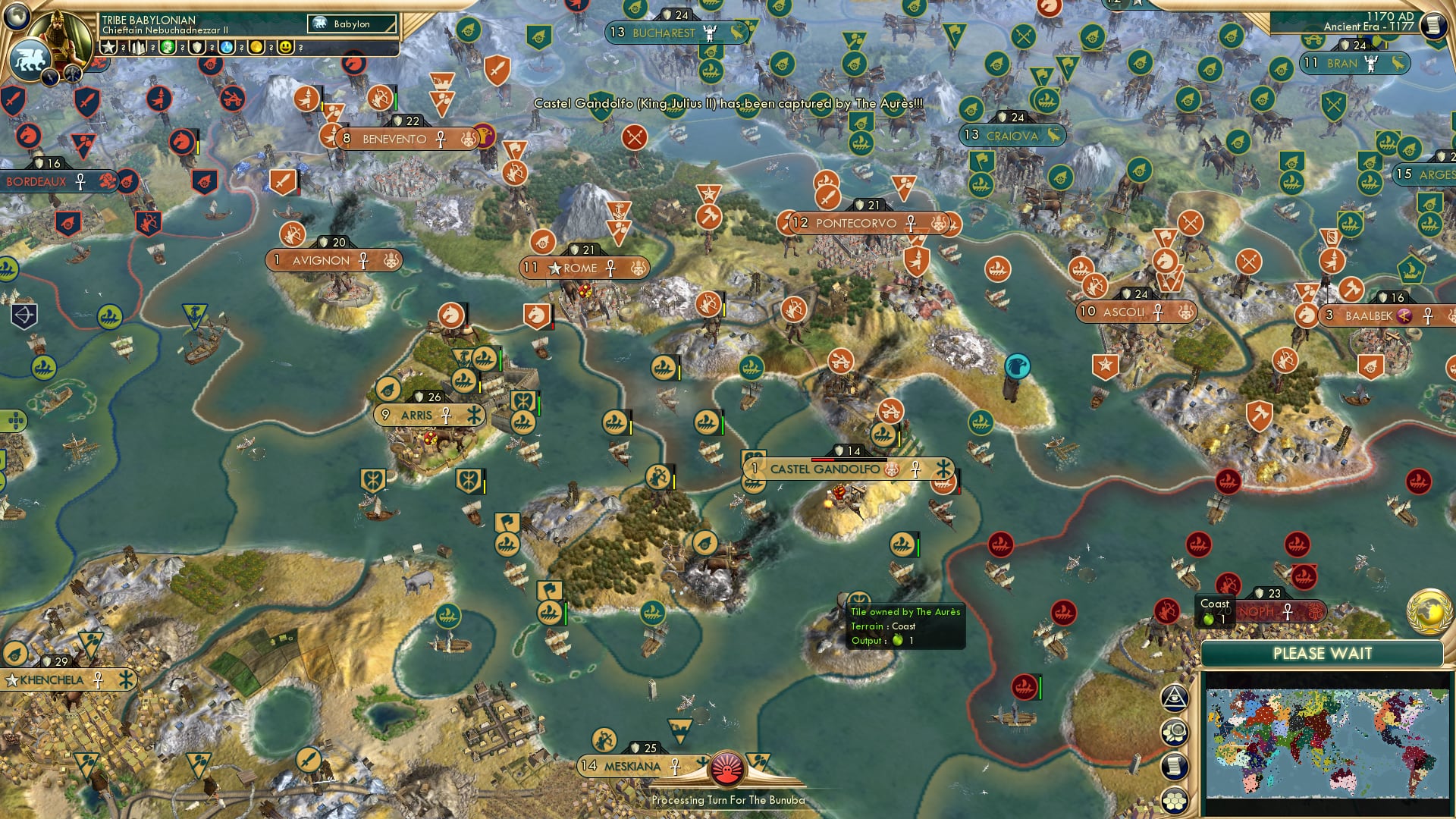The height and width of the screenshot is (819, 1456).
Task: Click the gold coin counter icon
Action: [257, 47]
